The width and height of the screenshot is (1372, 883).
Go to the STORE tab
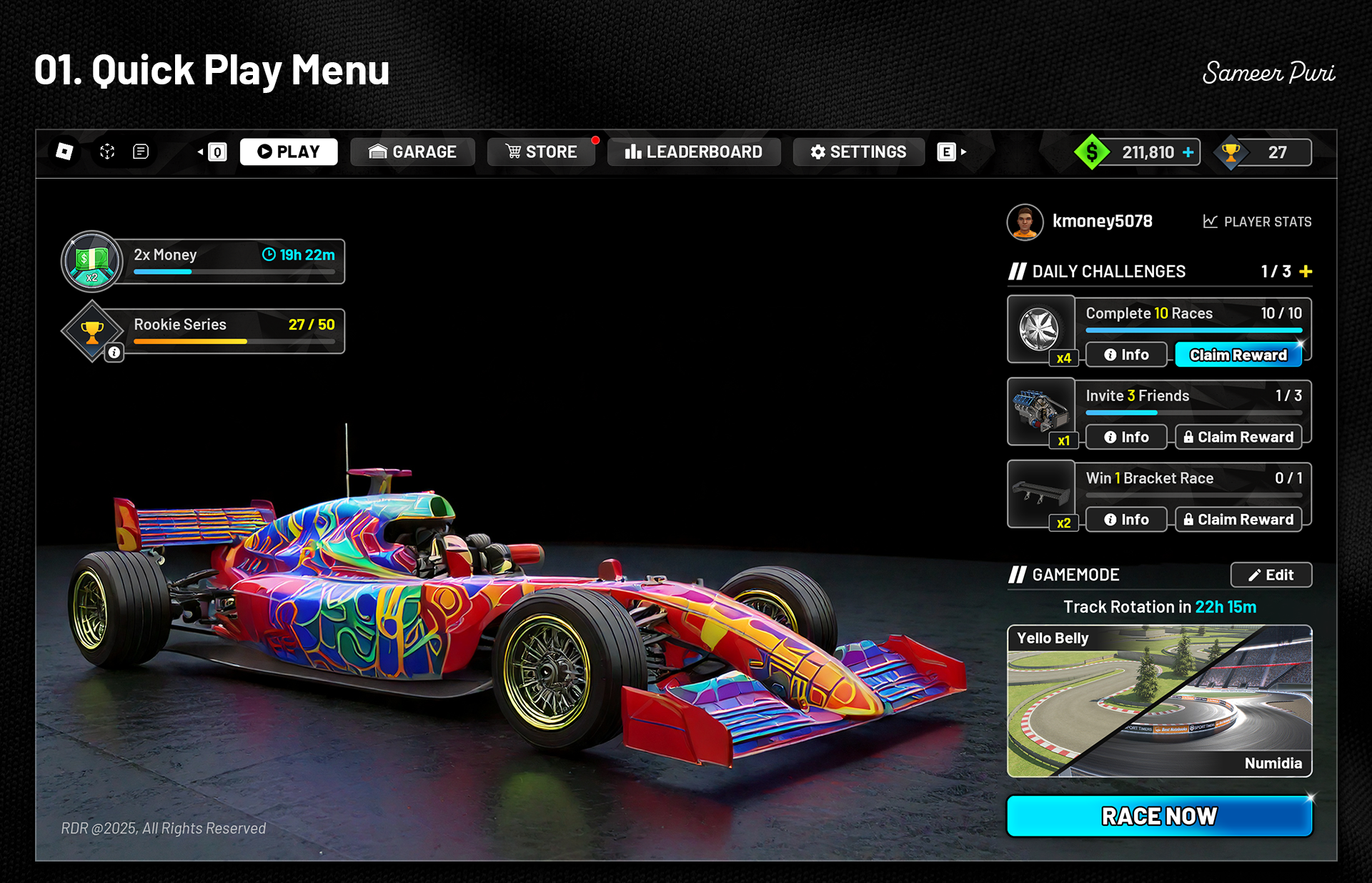point(541,152)
